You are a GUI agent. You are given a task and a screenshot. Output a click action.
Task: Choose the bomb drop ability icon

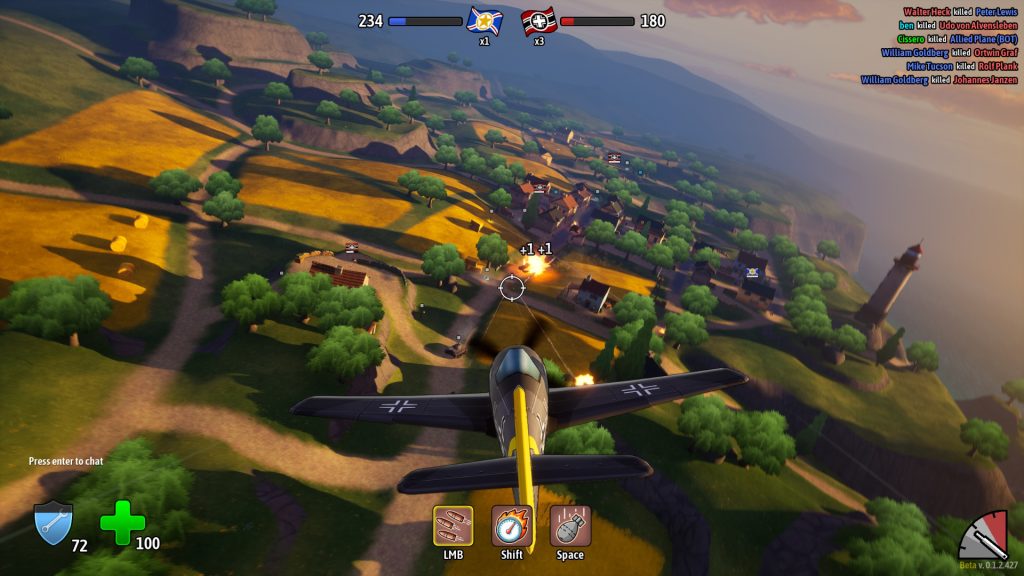[x=570, y=526]
